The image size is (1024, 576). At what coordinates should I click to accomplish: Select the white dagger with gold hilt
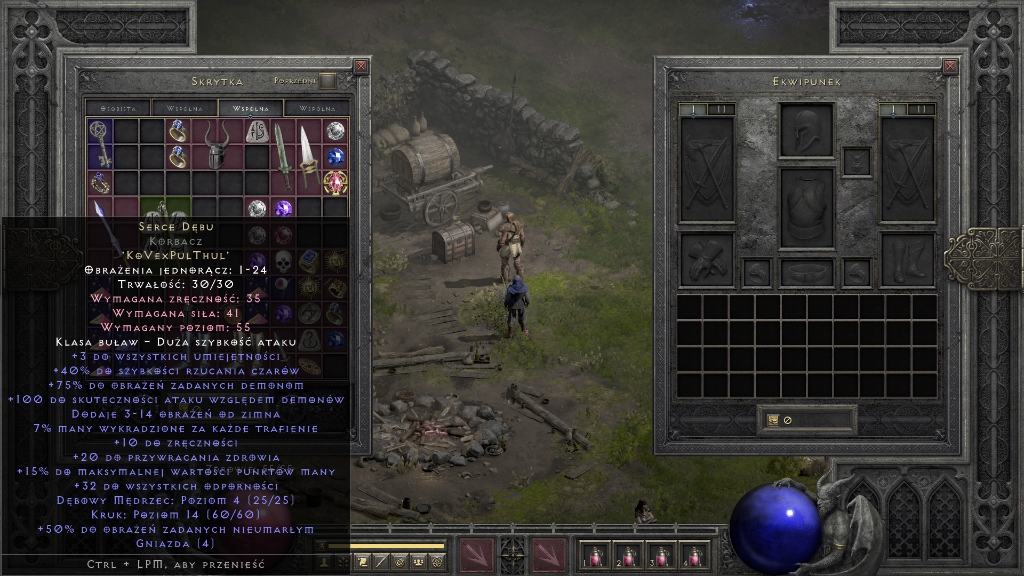coord(309,156)
